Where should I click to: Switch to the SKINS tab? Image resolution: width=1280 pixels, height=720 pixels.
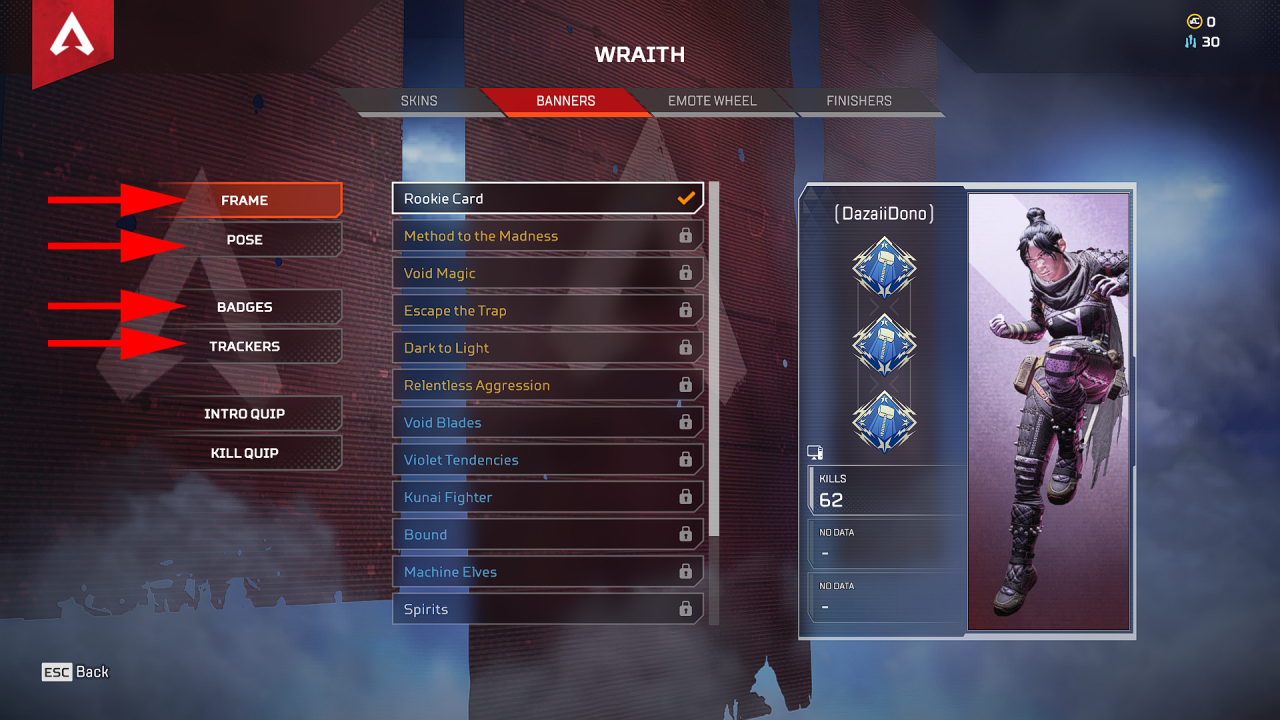point(419,100)
